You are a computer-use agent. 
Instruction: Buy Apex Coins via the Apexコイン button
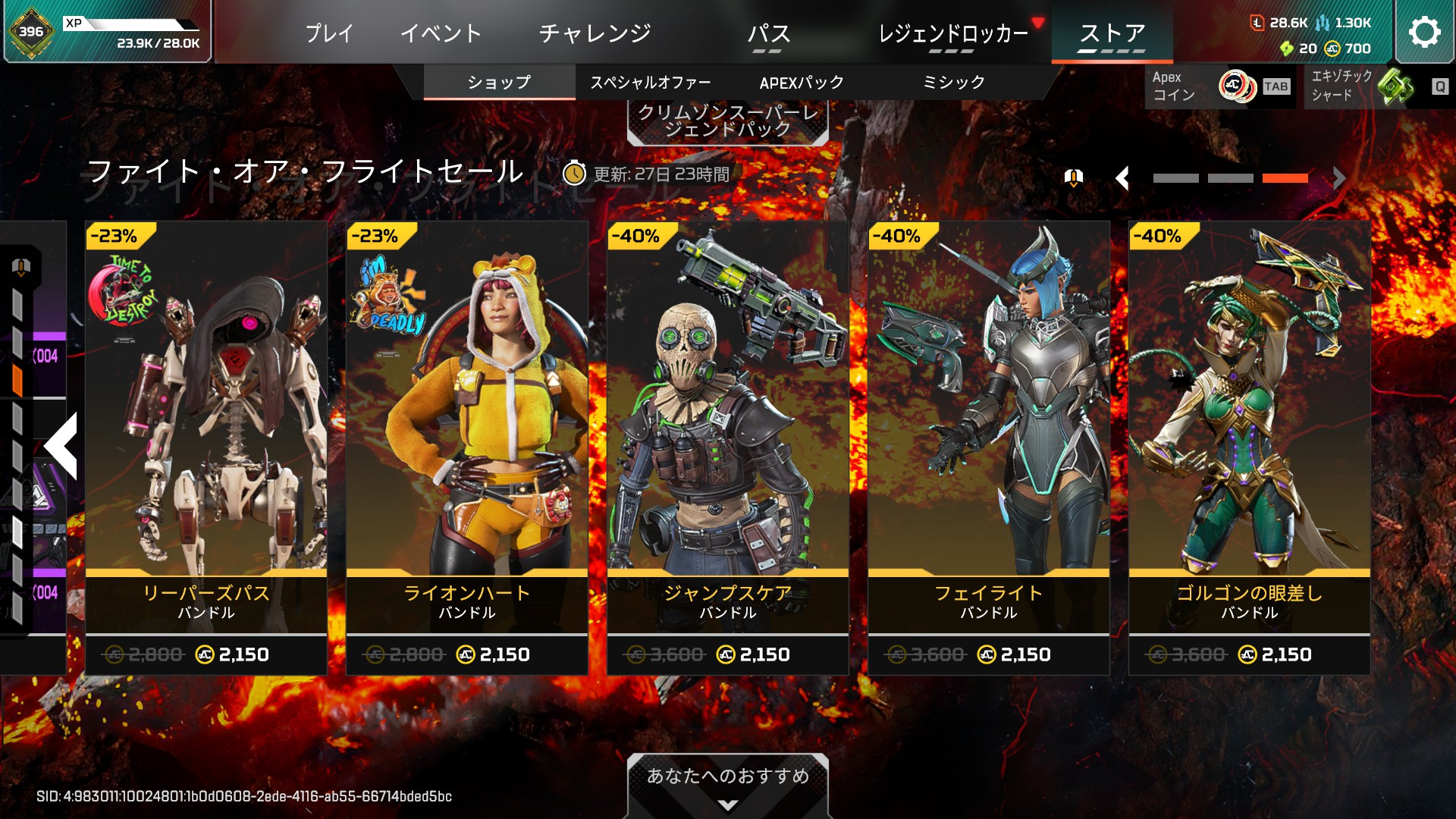(x=1219, y=86)
